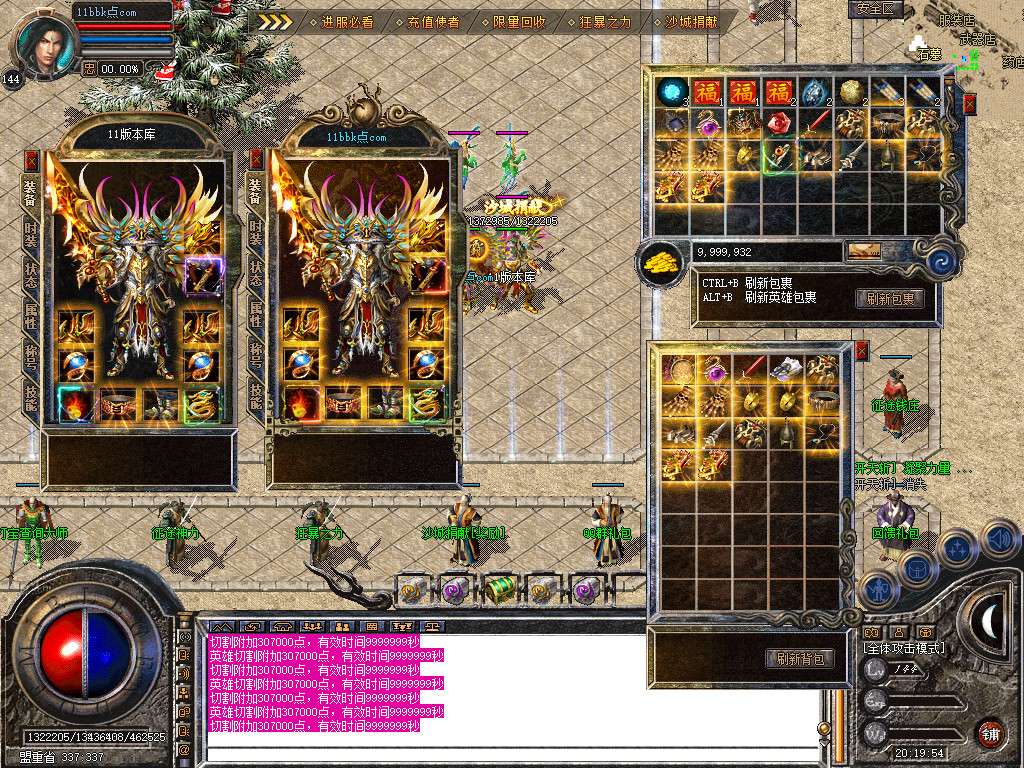The image size is (1024, 768).
Task: Open the green treasure chest shortcut
Action: (499, 590)
